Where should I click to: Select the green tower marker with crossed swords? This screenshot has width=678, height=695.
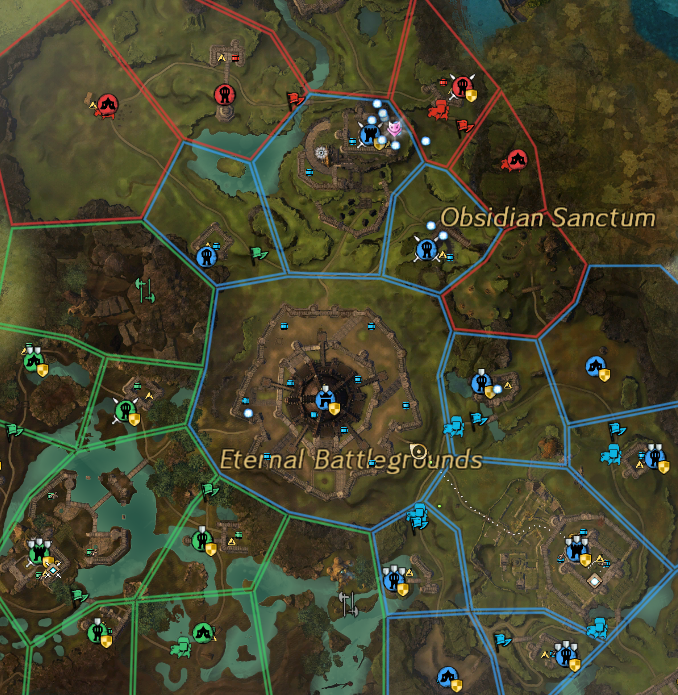pos(125,408)
